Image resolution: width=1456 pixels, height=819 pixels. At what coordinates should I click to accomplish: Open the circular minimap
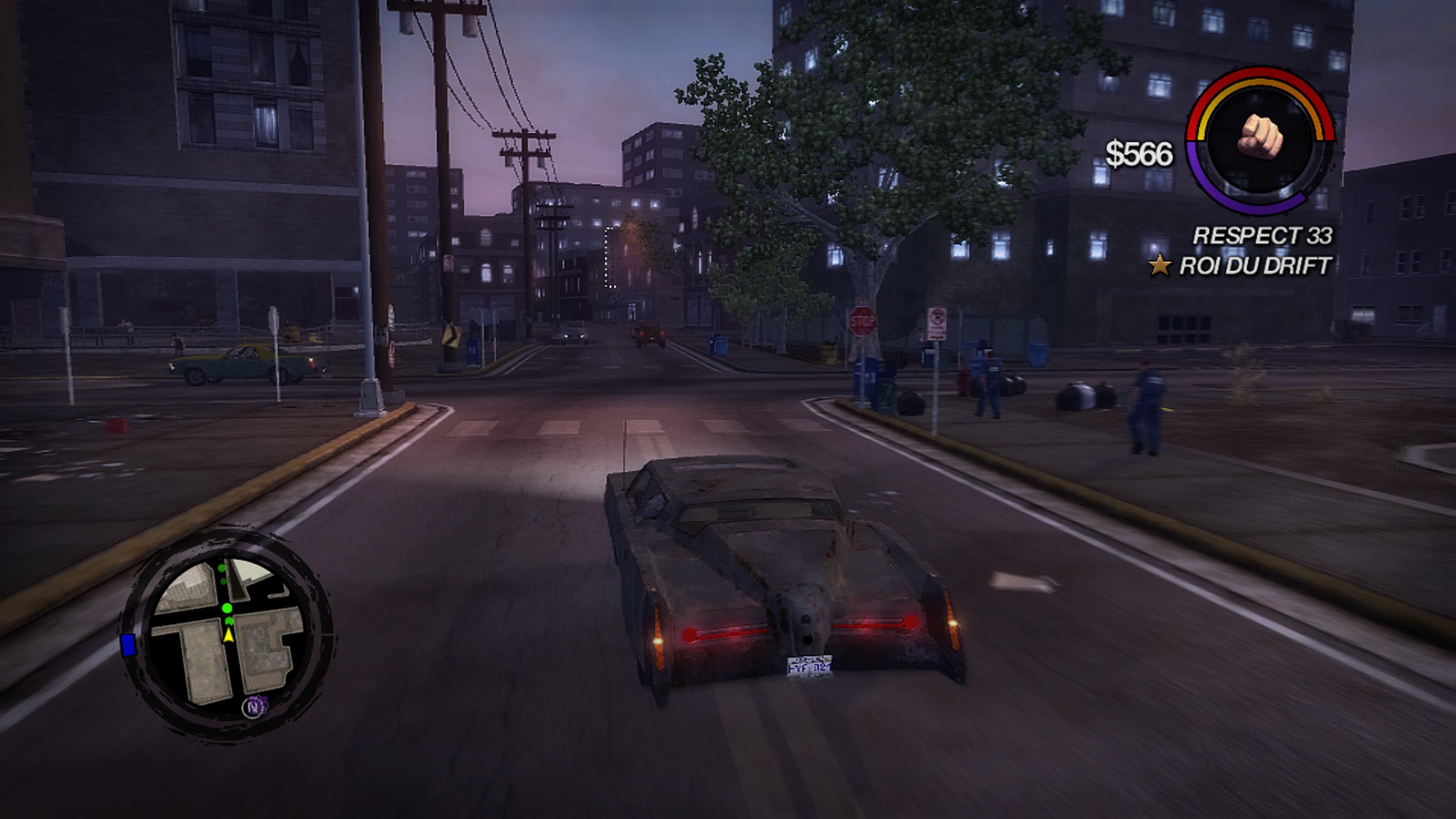coord(227,634)
